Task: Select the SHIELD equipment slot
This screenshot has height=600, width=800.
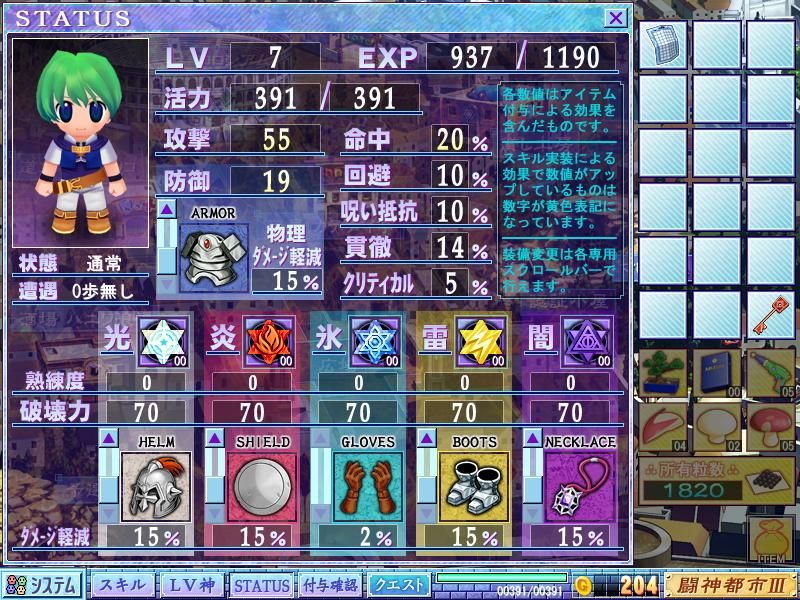Action: (262, 487)
